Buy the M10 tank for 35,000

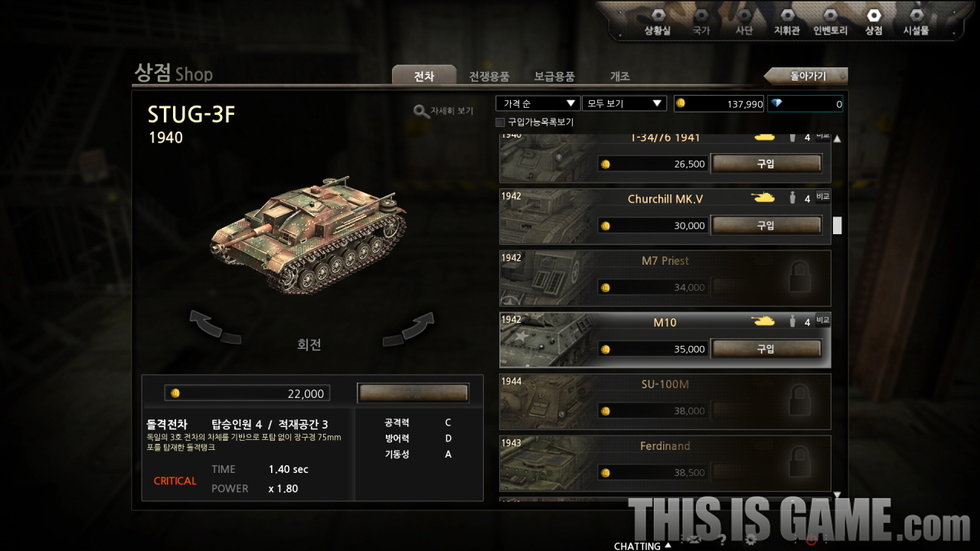(765, 349)
